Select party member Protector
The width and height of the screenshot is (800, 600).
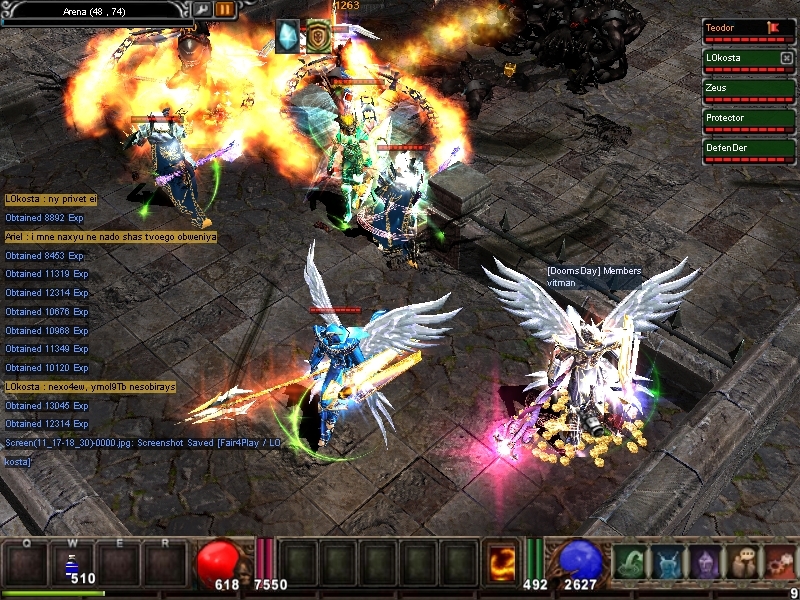point(749,120)
